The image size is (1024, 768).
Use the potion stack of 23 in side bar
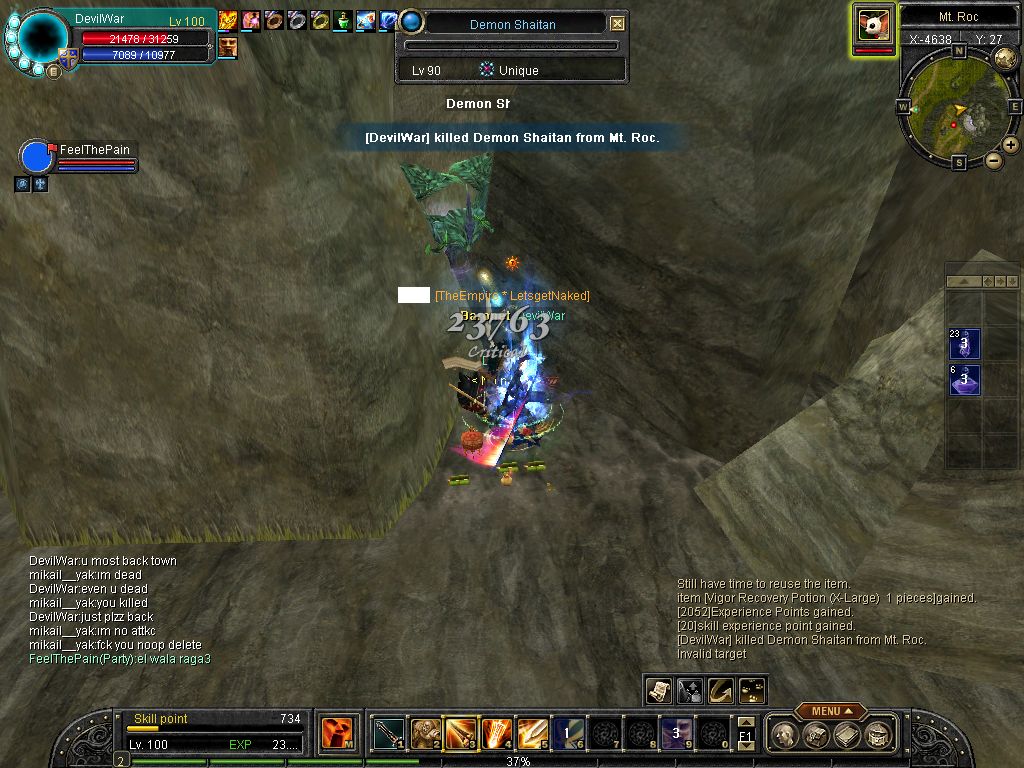[964, 344]
